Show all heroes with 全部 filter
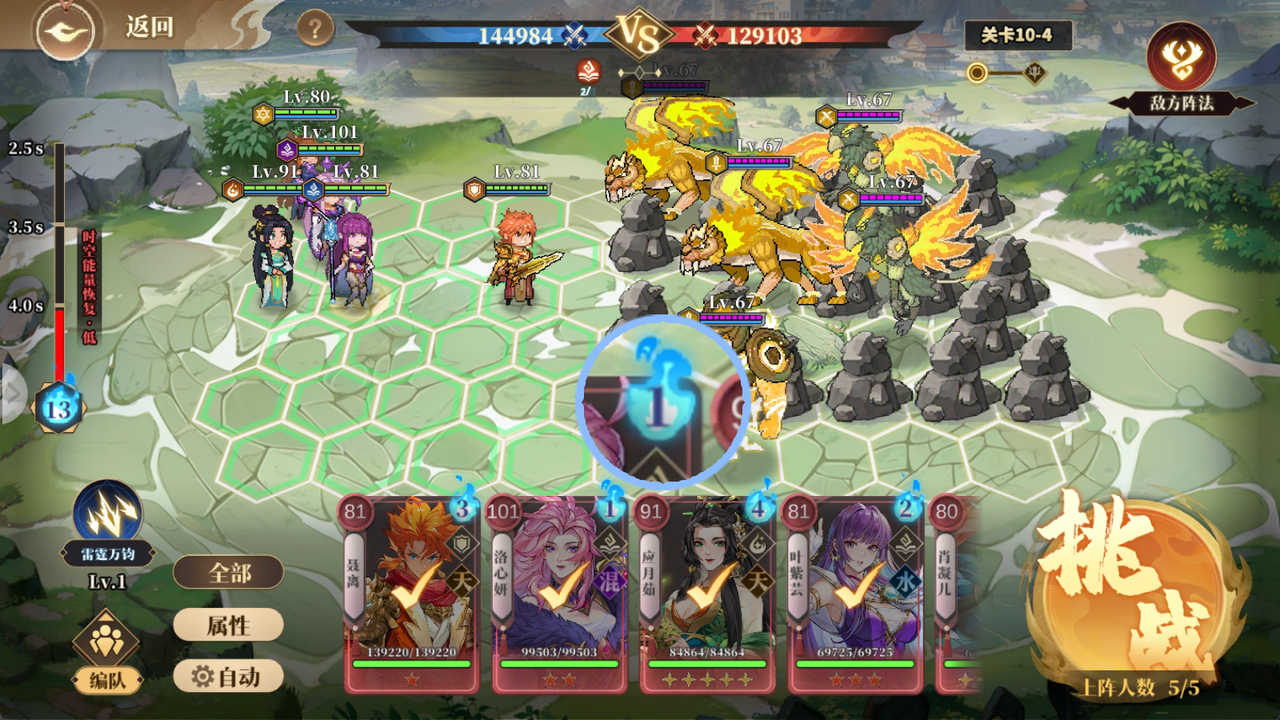 point(228,573)
